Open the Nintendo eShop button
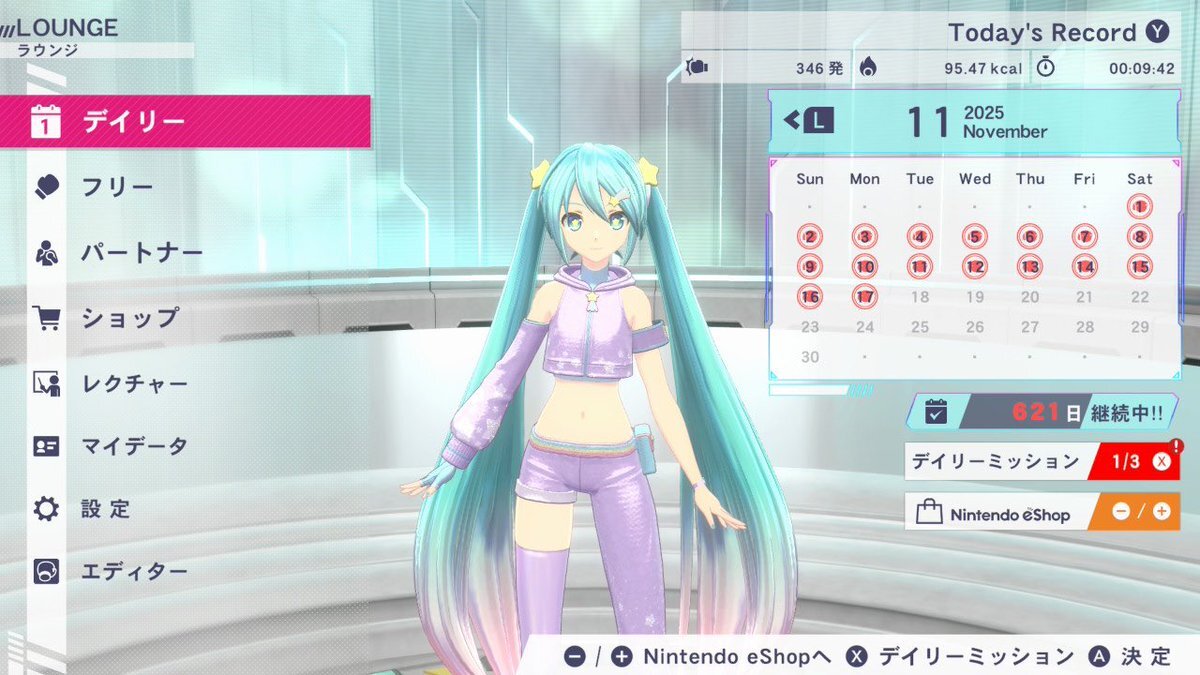The height and width of the screenshot is (675, 1200). click(1041, 512)
